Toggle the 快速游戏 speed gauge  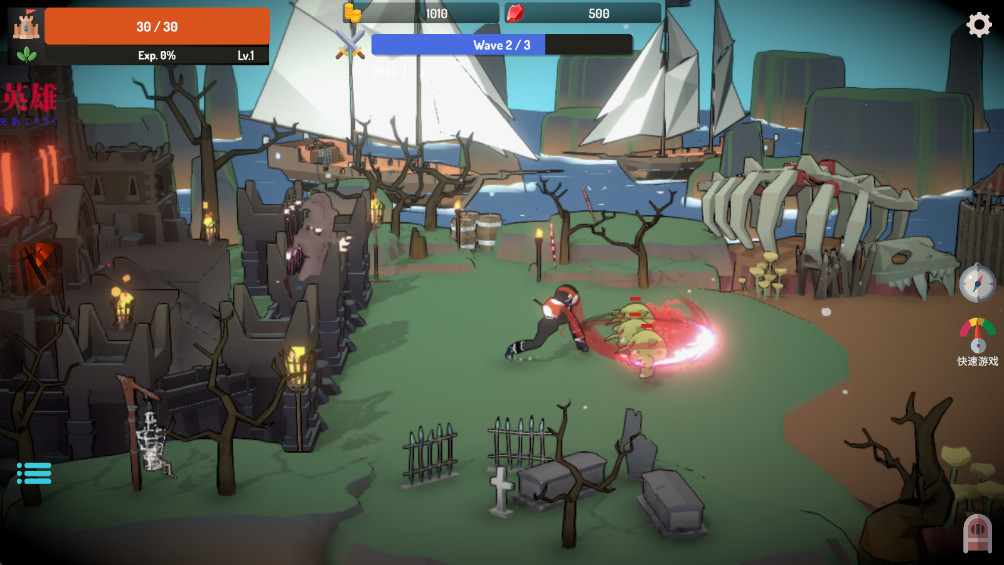tap(977, 335)
